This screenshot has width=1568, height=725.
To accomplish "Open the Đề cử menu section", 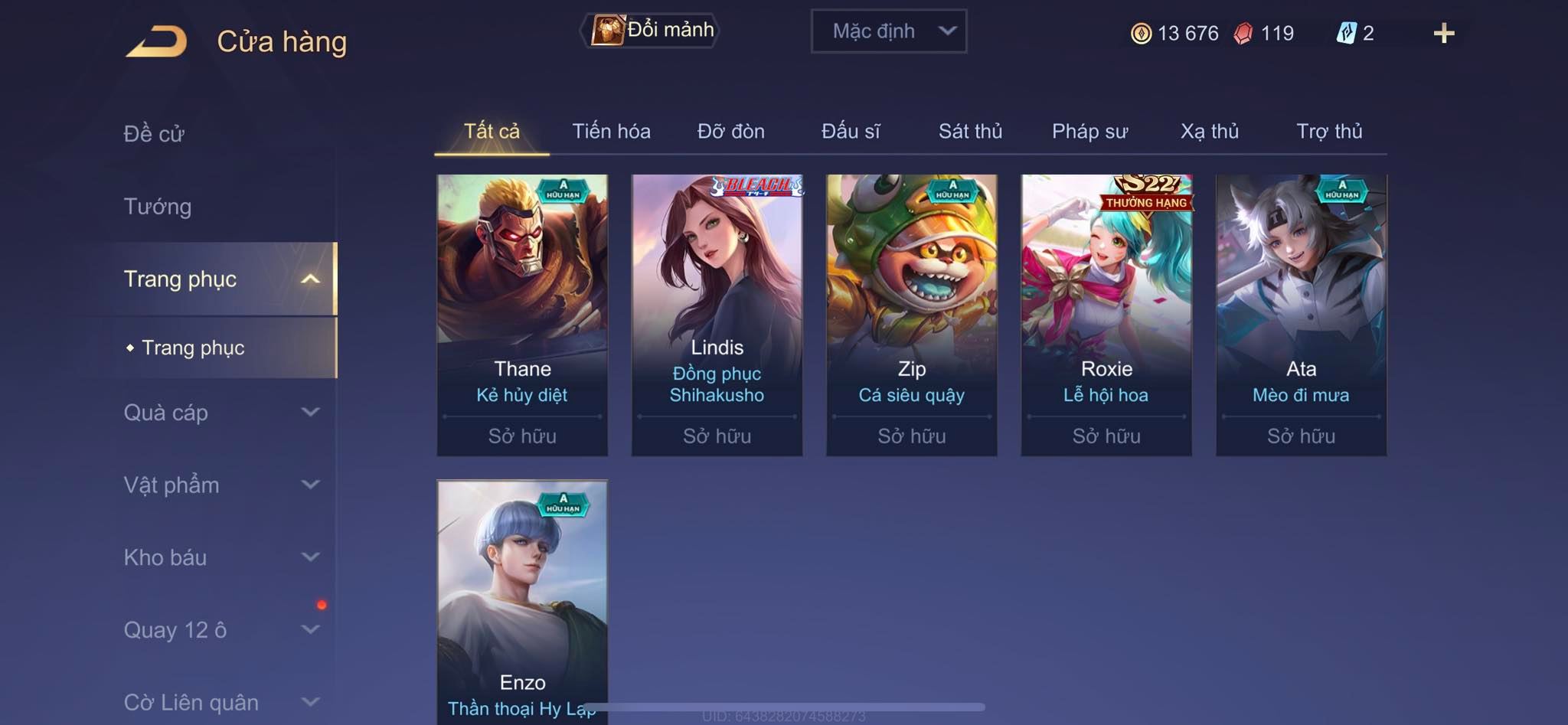I will [154, 133].
